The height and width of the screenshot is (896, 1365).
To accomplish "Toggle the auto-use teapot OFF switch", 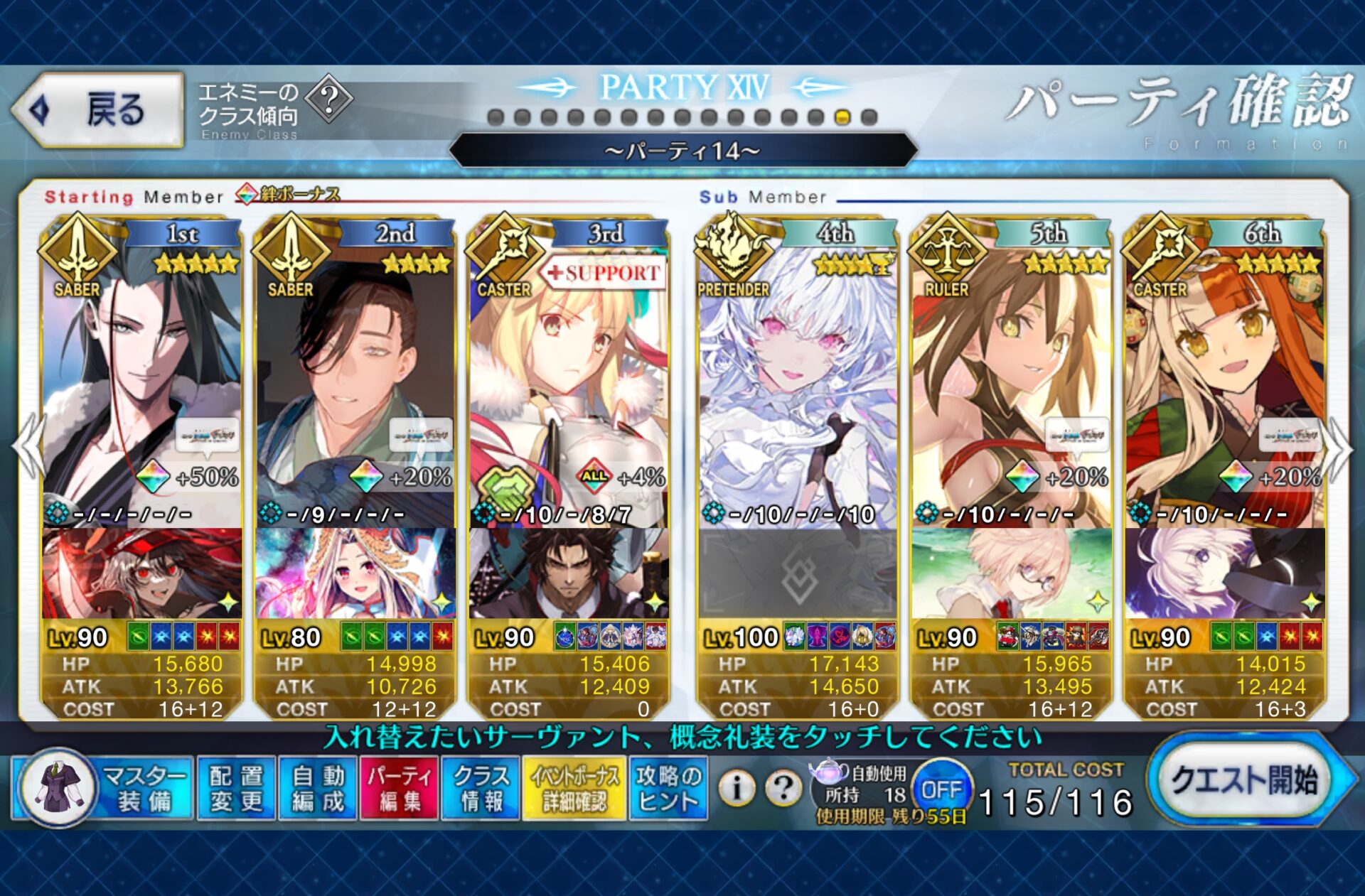I will (941, 789).
